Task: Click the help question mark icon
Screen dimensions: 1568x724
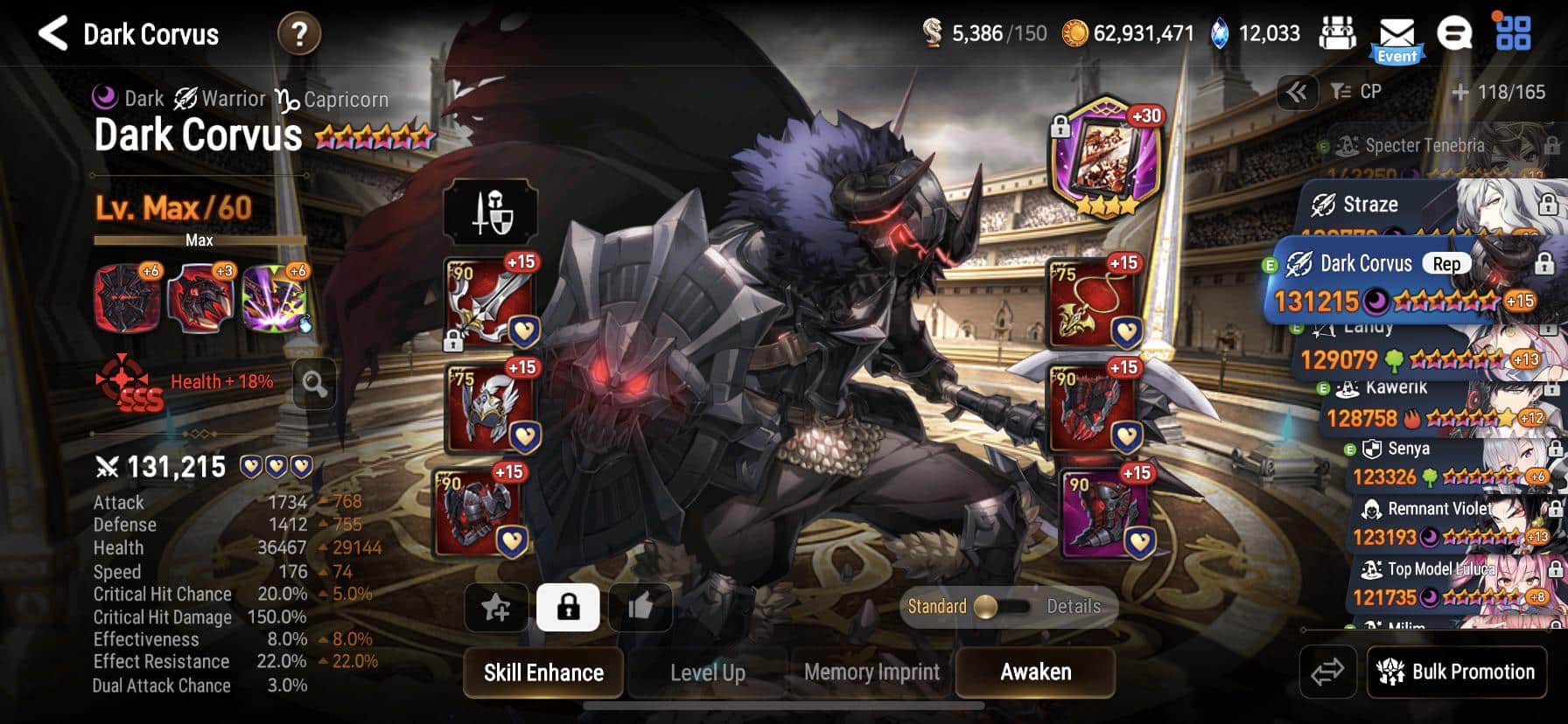Action: (x=302, y=34)
